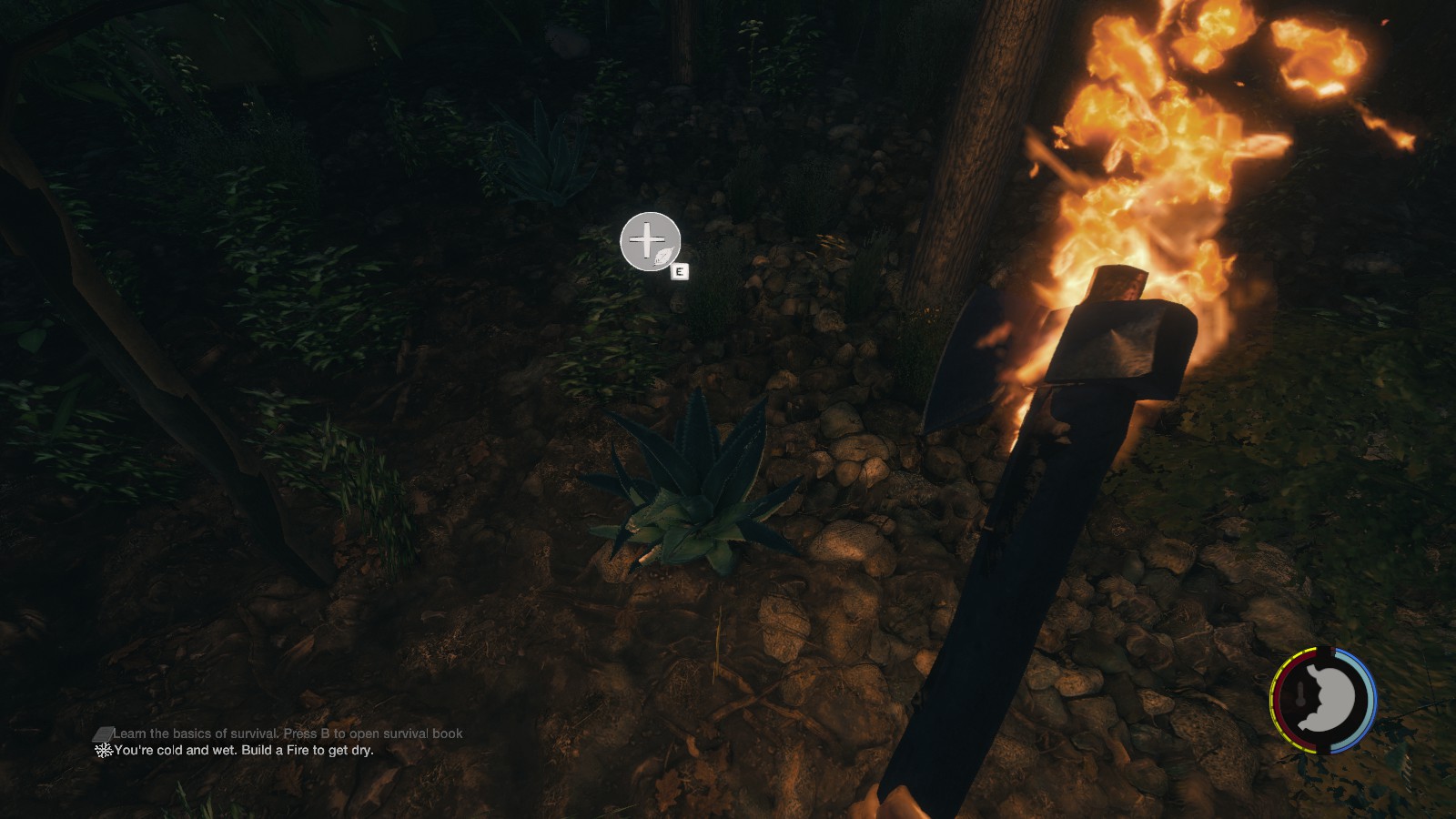Click the plus-and-leaf collect icon

pyautogui.click(x=650, y=242)
